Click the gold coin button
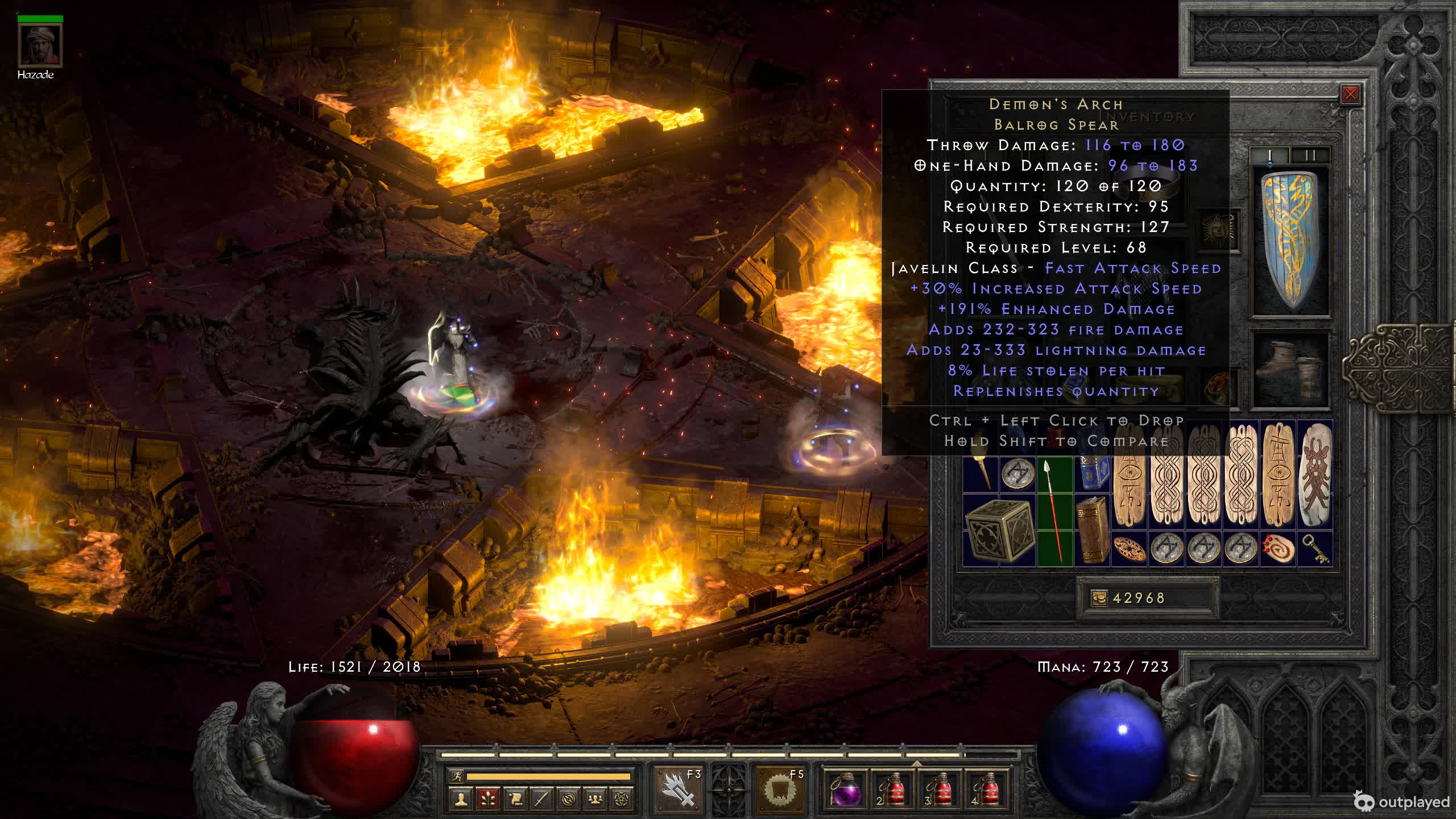 click(x=1099, y=598)
